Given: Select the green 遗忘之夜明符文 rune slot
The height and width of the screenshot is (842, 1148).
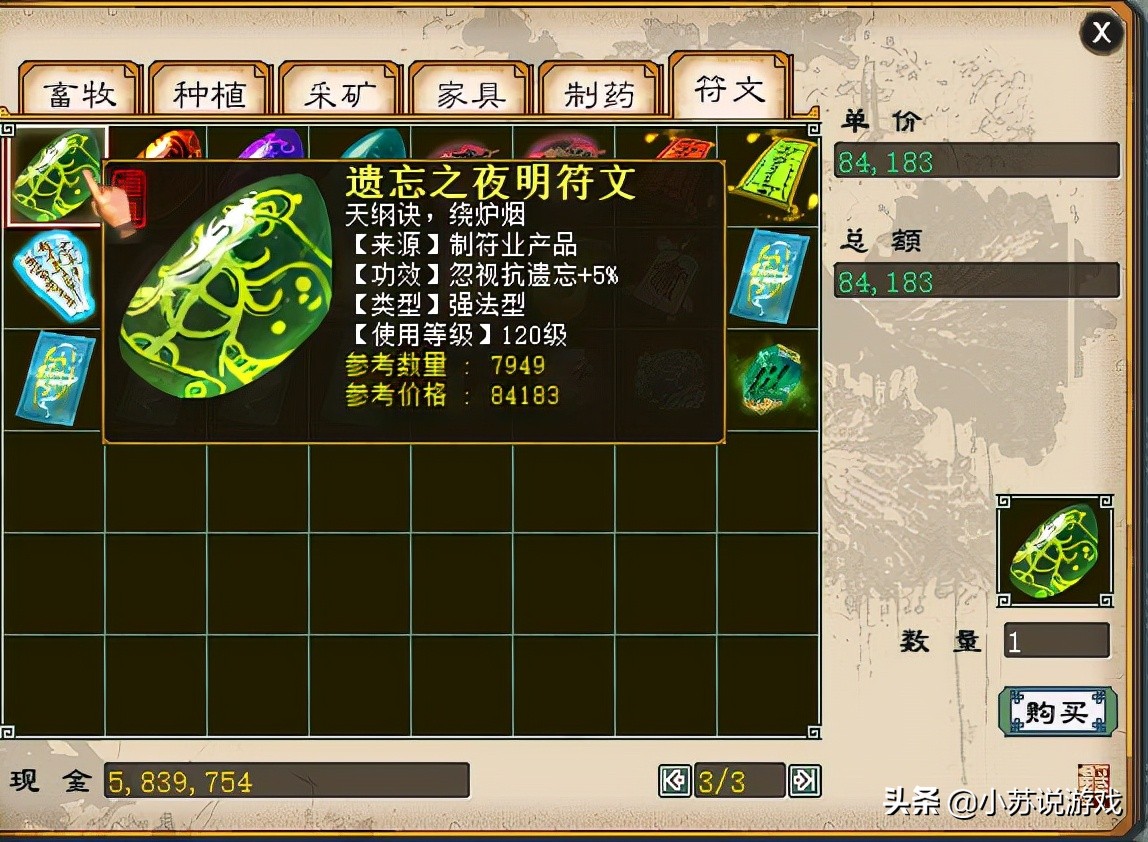Looking at the screenshot, I should (55, 175).
